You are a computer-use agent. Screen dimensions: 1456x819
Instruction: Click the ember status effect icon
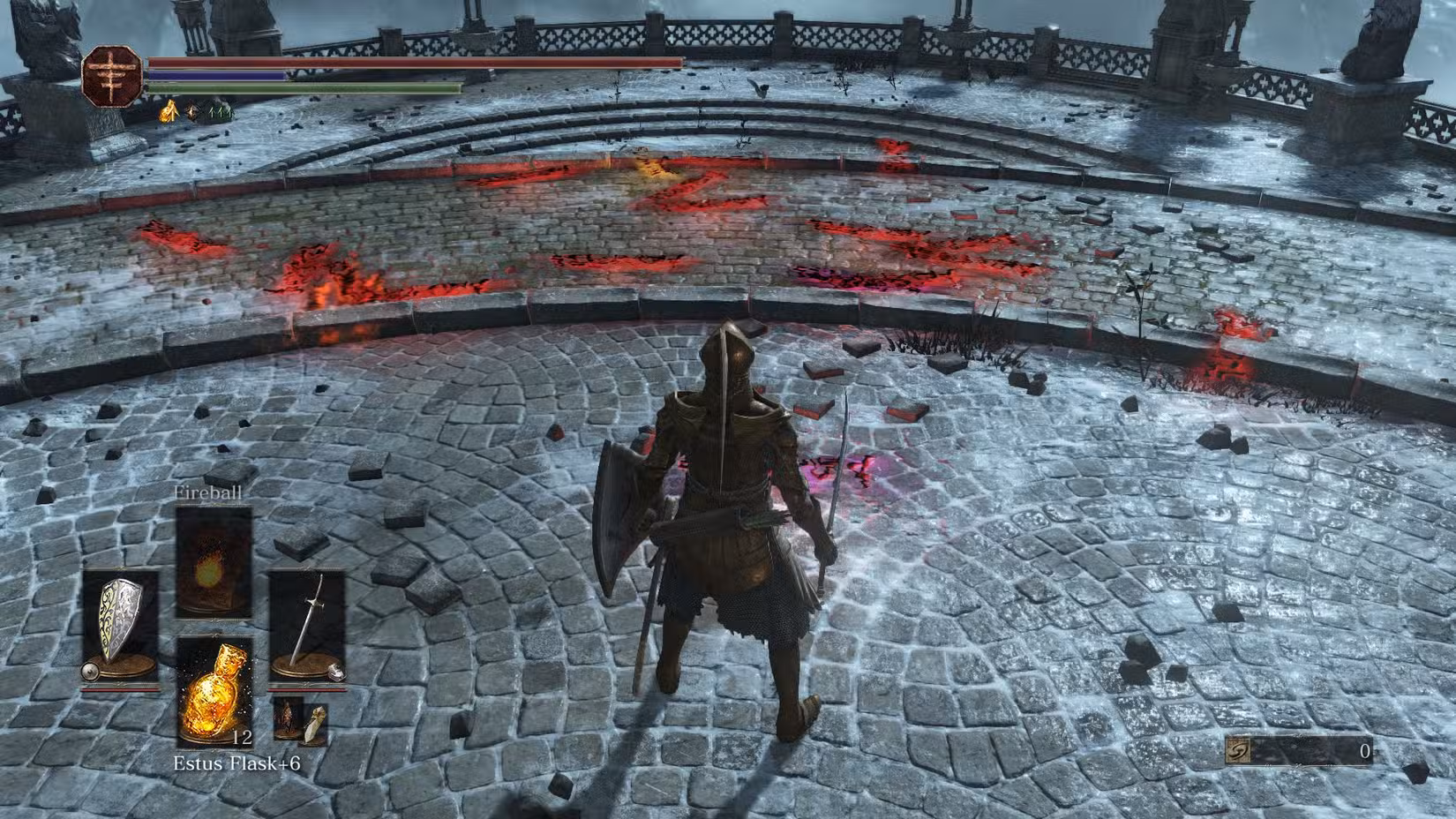169,112
